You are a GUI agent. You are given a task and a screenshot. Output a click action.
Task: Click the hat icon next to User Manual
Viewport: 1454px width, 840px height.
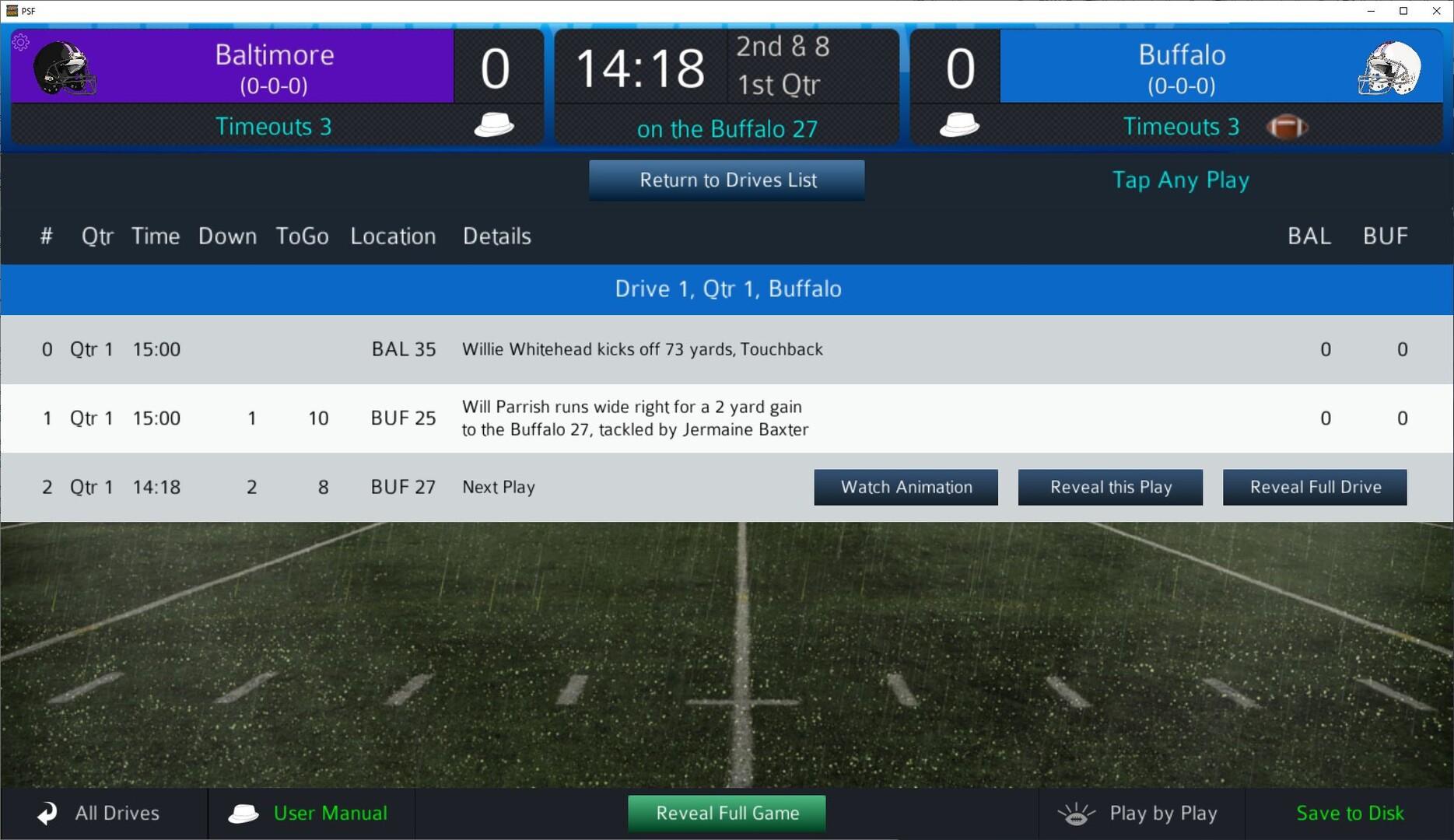244,813
